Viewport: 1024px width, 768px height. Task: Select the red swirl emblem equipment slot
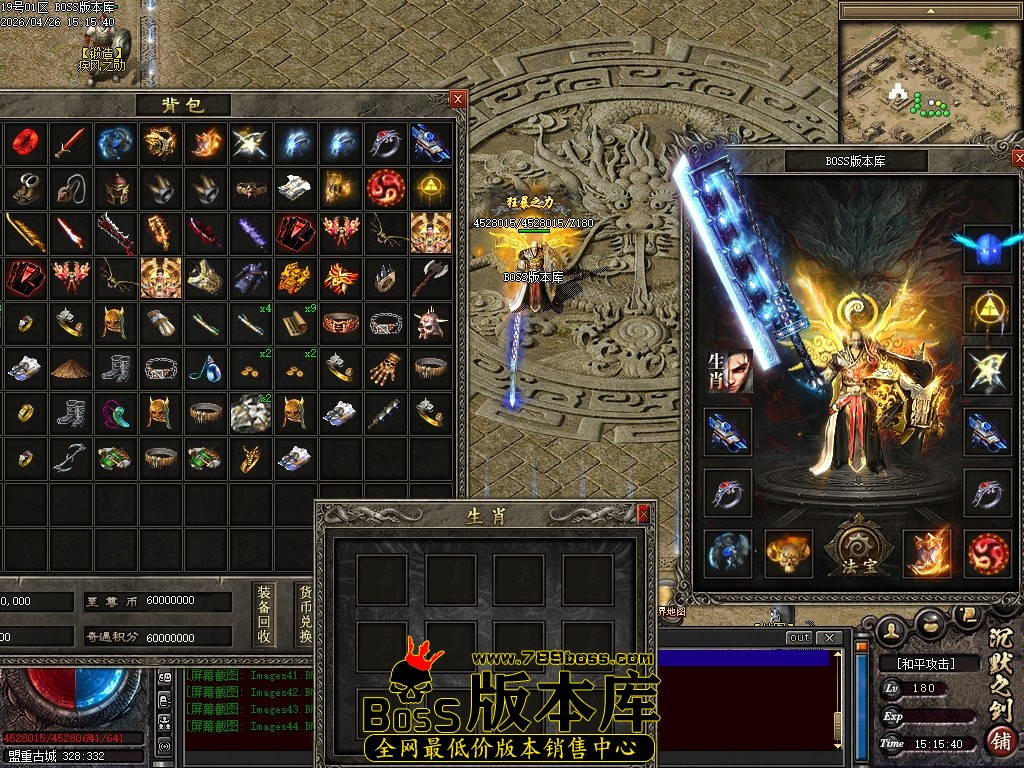tap(987, 554)
